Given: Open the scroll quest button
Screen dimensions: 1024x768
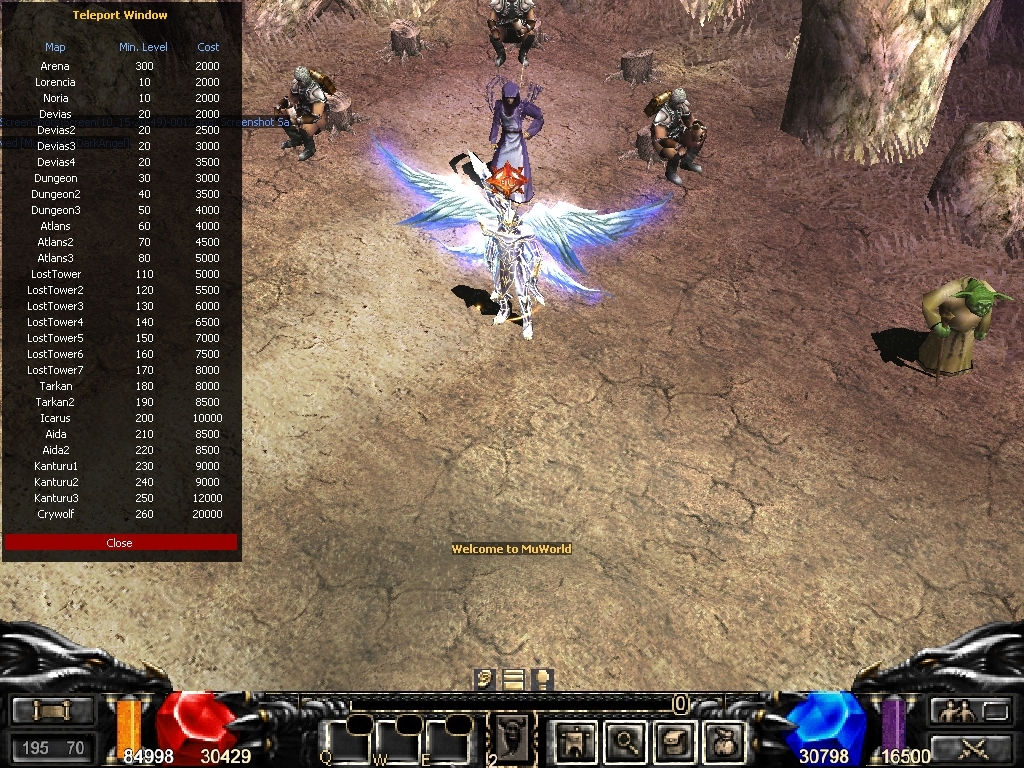Looking at the screenshot, I should (x=673, y=742).
